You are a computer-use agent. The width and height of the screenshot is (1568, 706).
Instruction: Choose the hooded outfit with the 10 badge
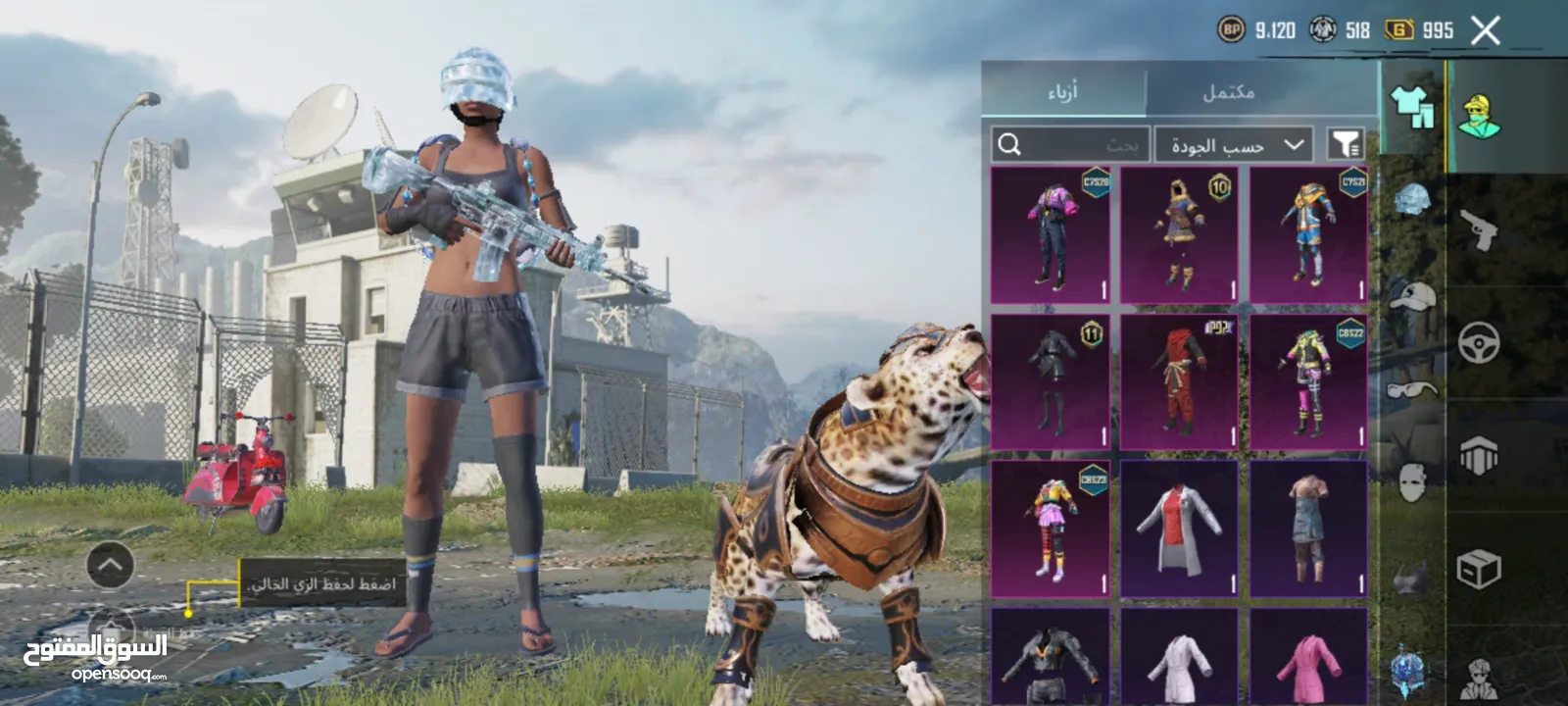pyautogui.click(x=1180, y=235)
